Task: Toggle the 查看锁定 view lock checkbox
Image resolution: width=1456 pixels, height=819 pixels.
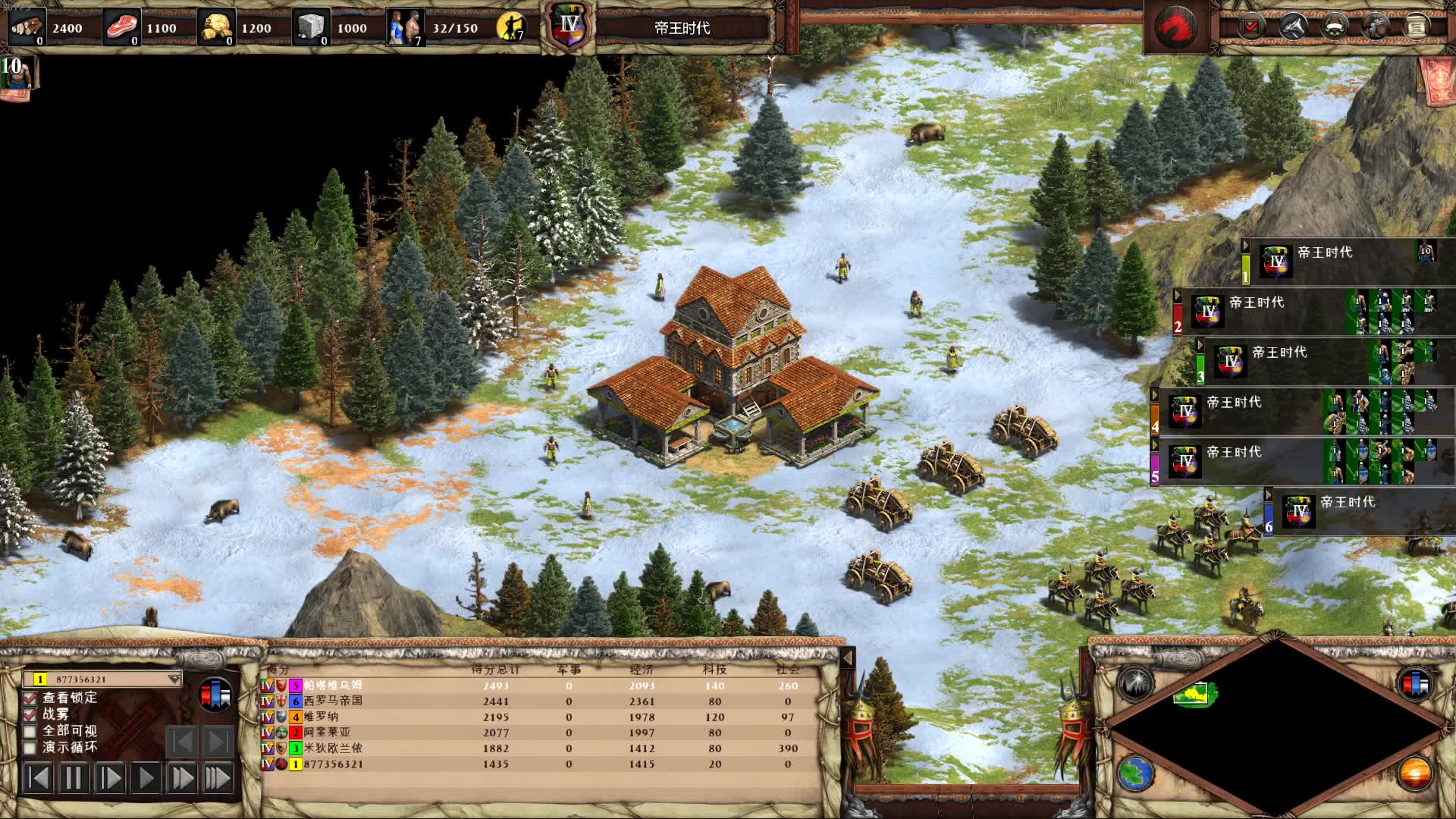Action: click(x=30, y=698)
